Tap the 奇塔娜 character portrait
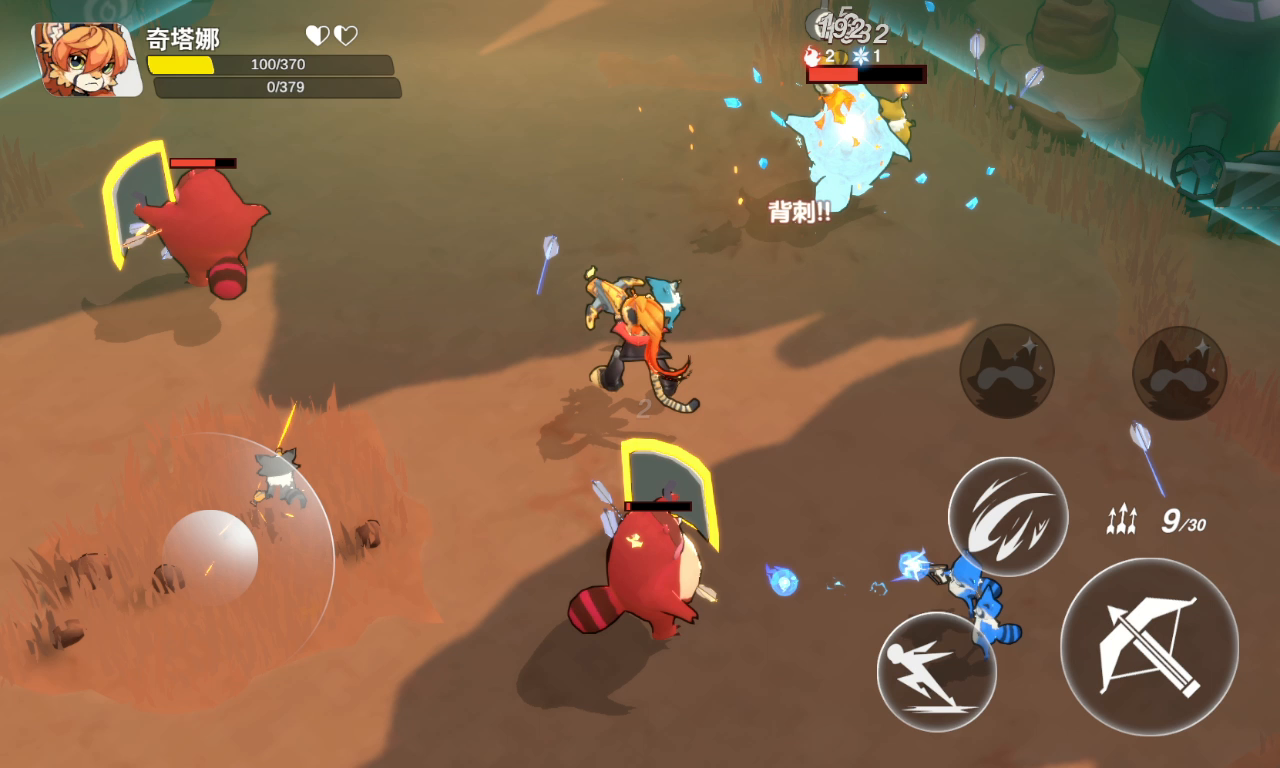The width and height of the screenshot is (1280, 768). point(87,59)
